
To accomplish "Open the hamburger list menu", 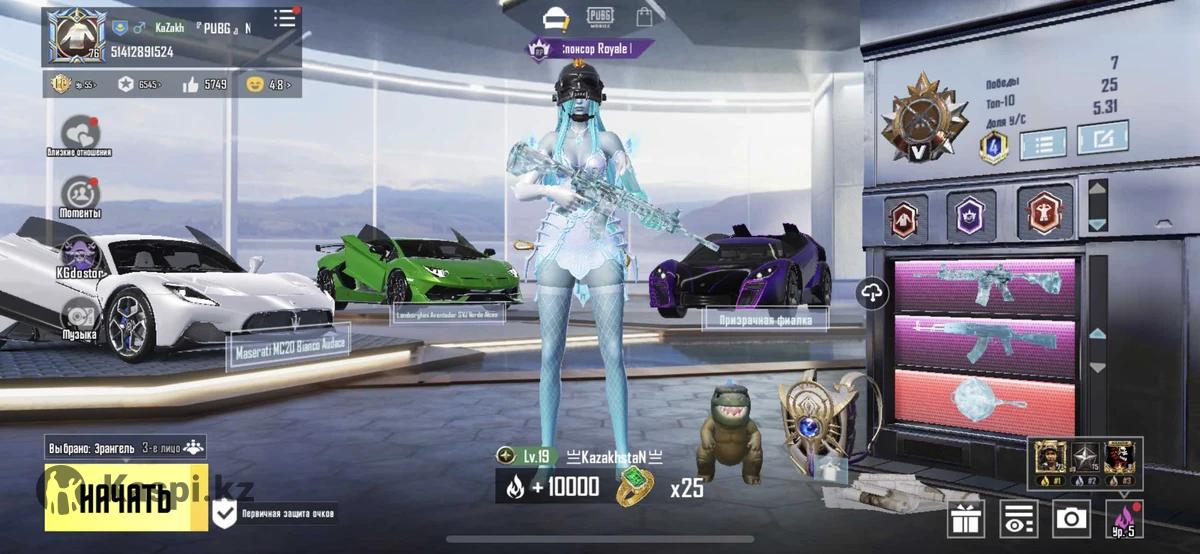I will (285, 19).
